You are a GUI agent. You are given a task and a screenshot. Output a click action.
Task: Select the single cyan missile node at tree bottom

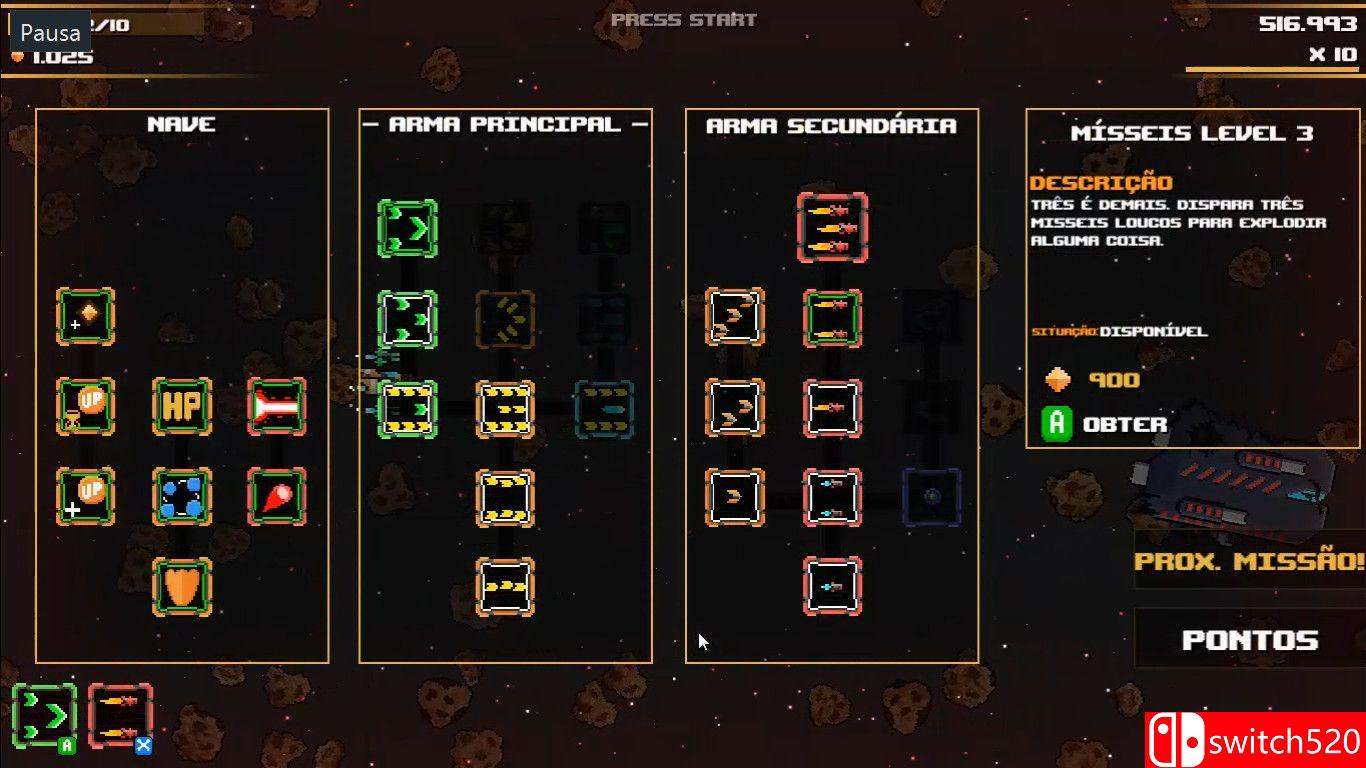click(x=832, y=585)
